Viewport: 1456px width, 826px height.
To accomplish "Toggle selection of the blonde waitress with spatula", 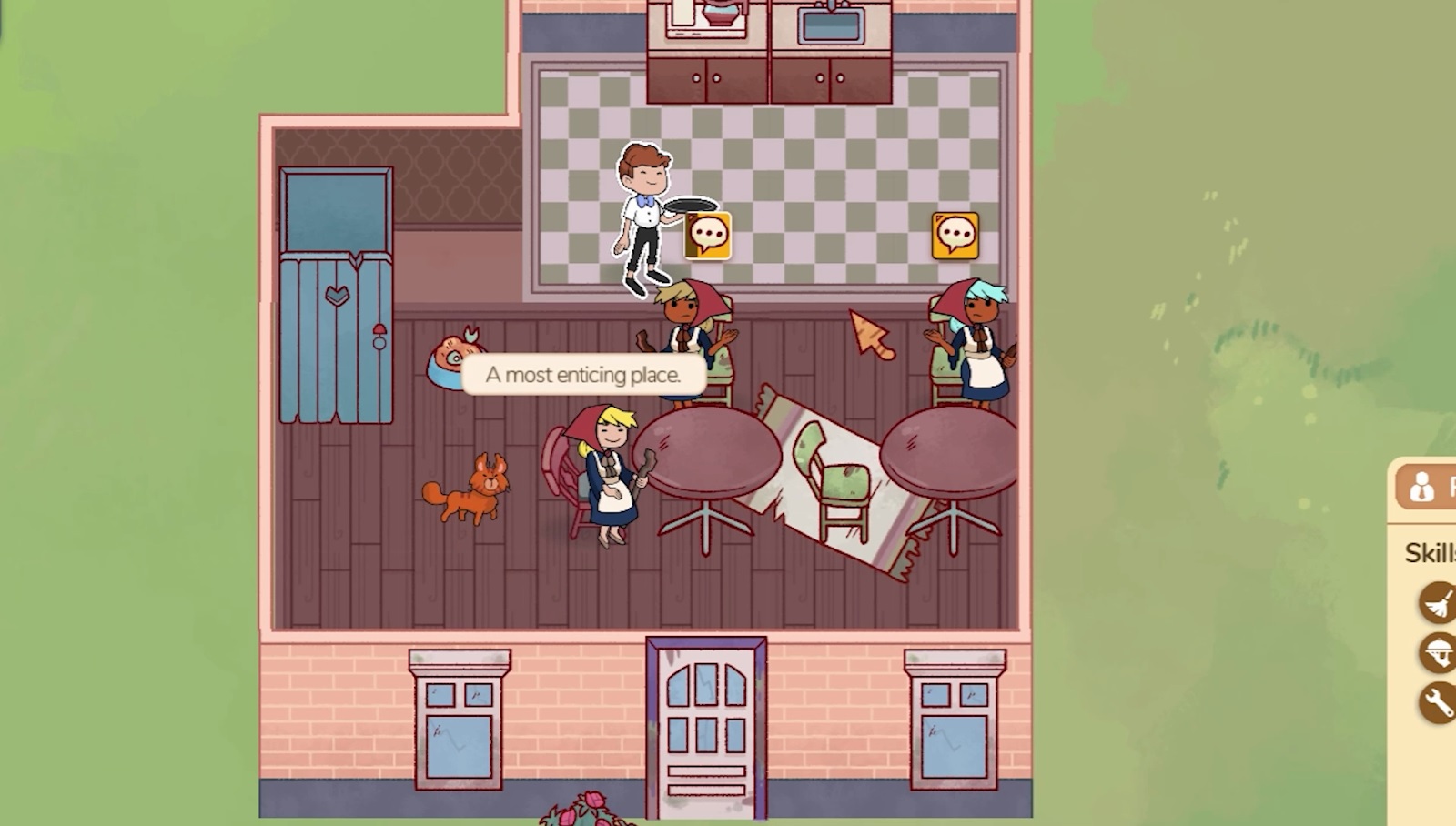I will [610, 473].
